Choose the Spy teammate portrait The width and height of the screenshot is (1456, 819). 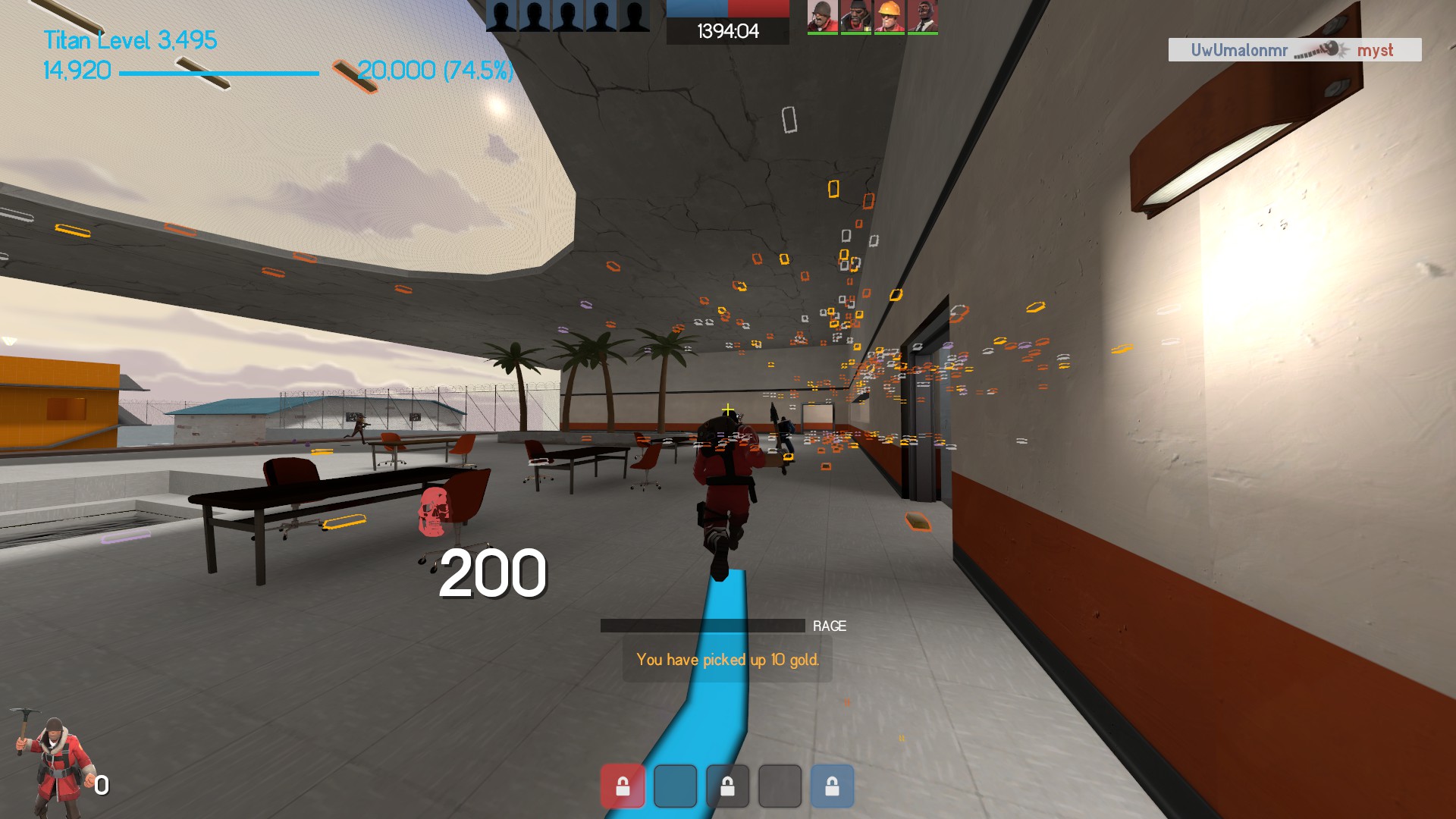[x=922, y=16]
